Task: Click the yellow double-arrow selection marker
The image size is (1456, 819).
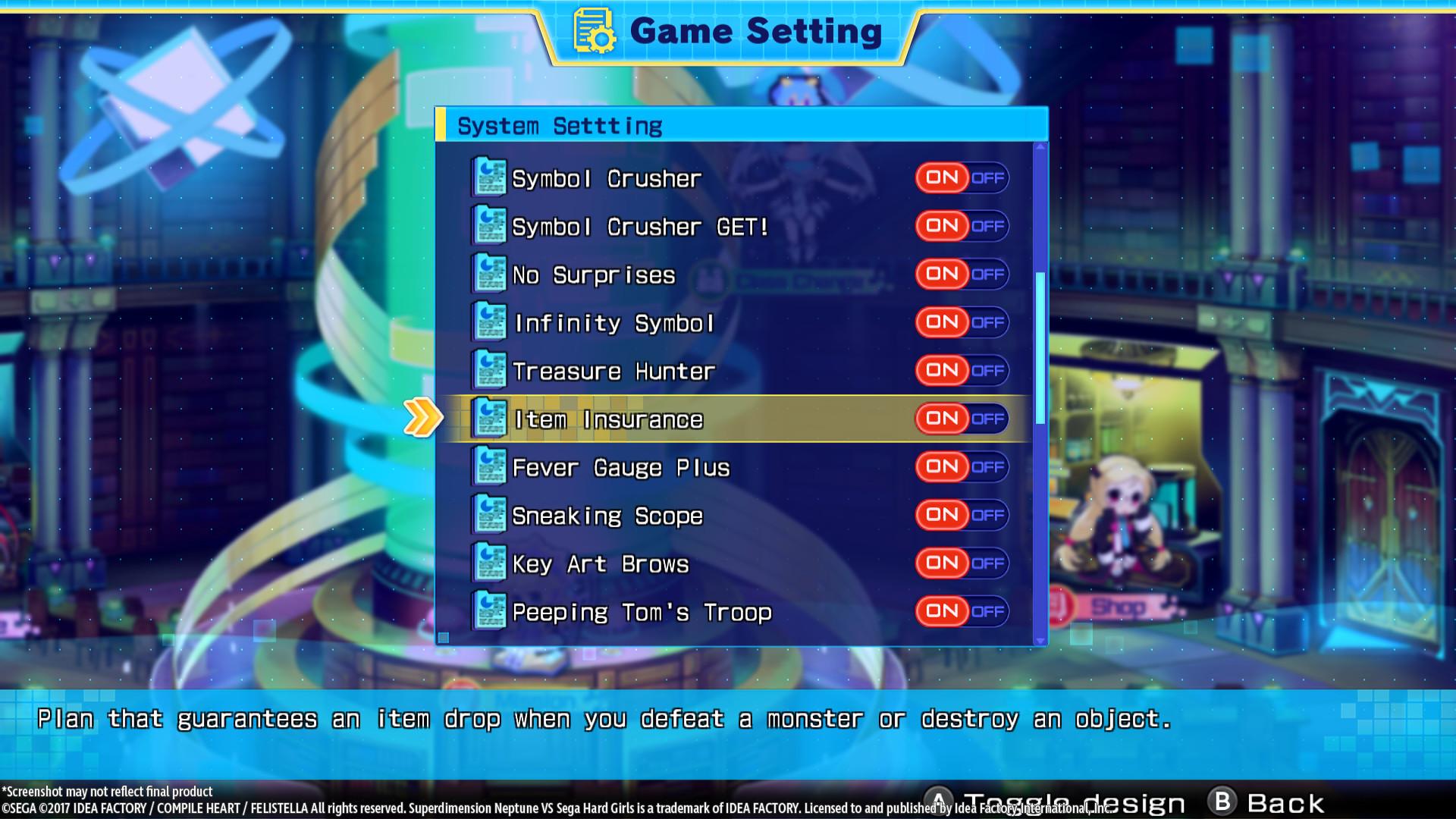Action: (422, 416)
